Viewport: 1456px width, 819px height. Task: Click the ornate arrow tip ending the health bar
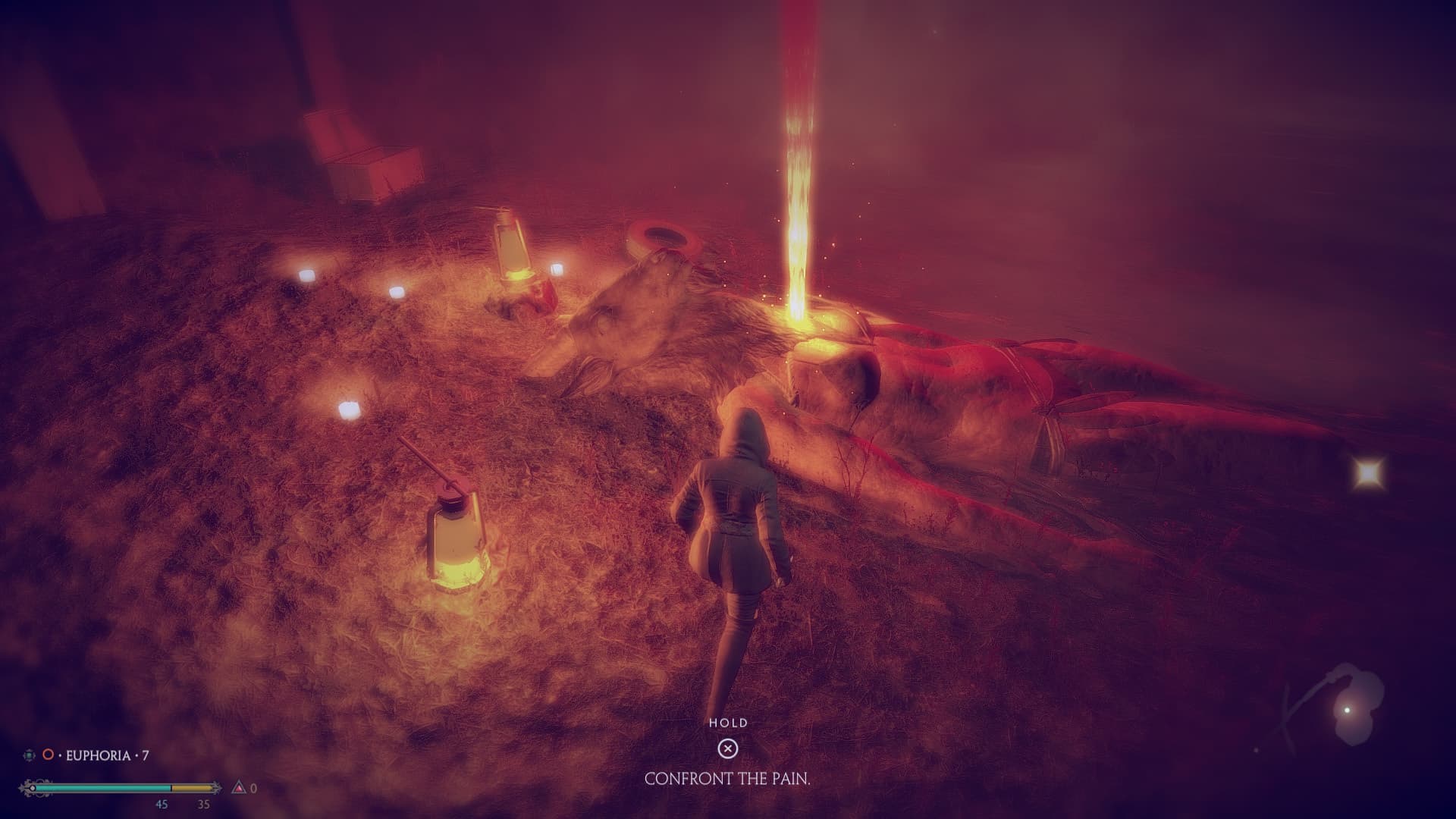click(x=218, y=787)
